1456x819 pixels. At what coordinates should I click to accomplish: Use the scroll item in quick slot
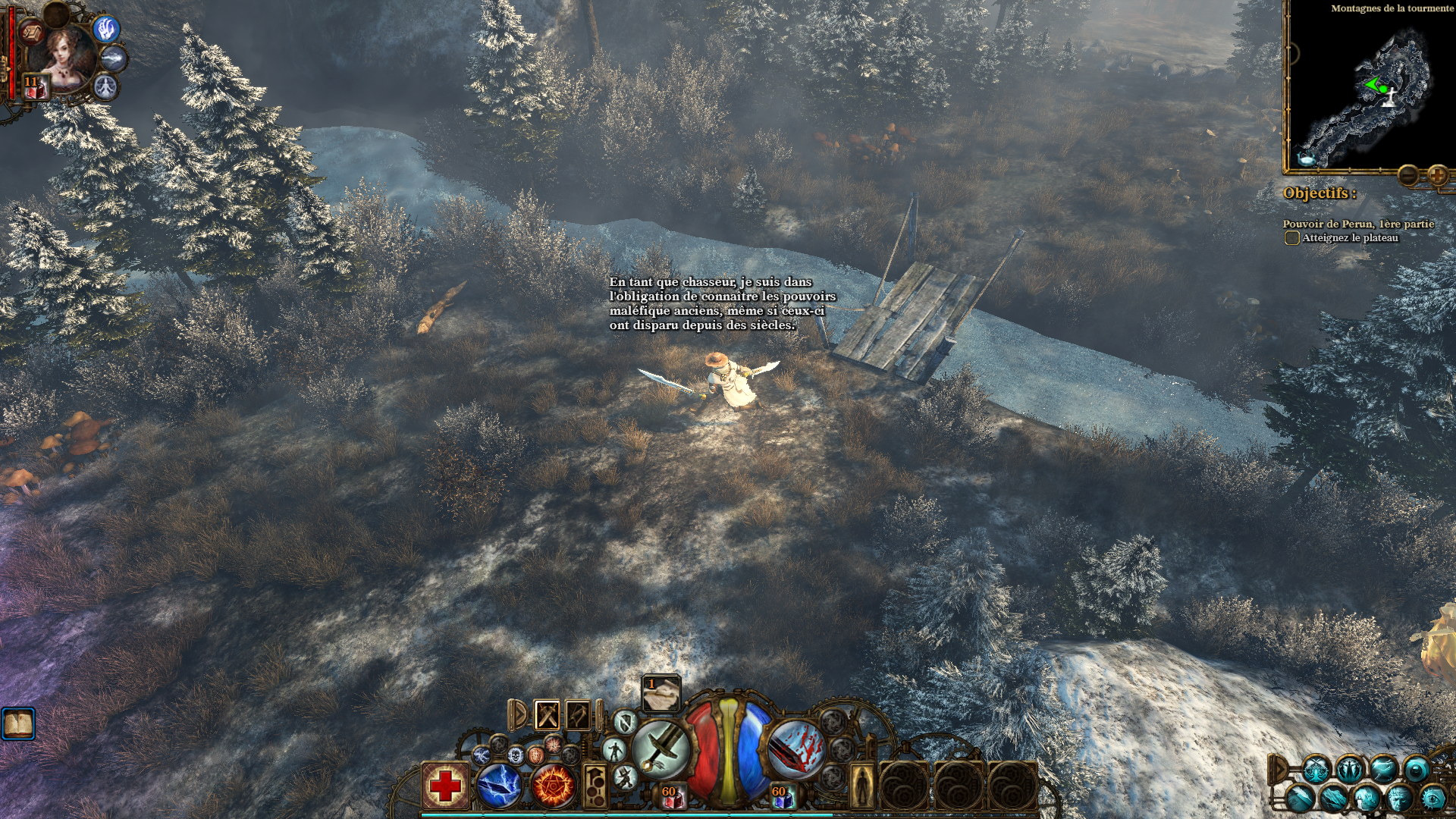click(661, 693)
